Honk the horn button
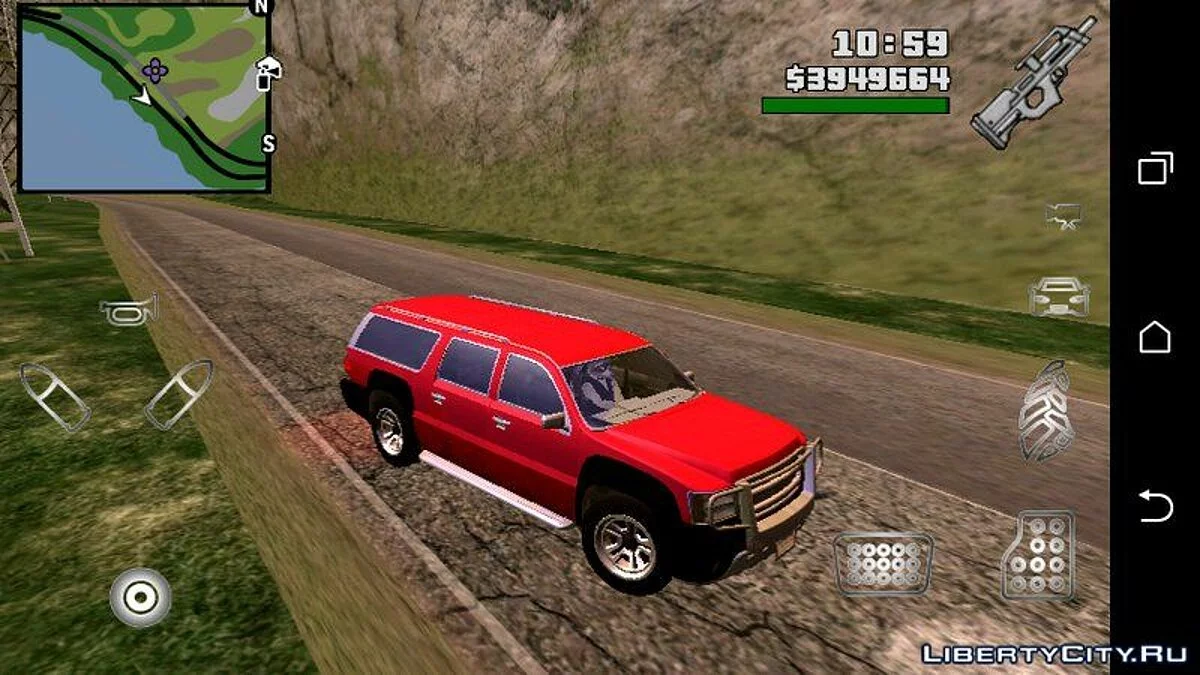The image size is (1200, 675). coord(130,309)
